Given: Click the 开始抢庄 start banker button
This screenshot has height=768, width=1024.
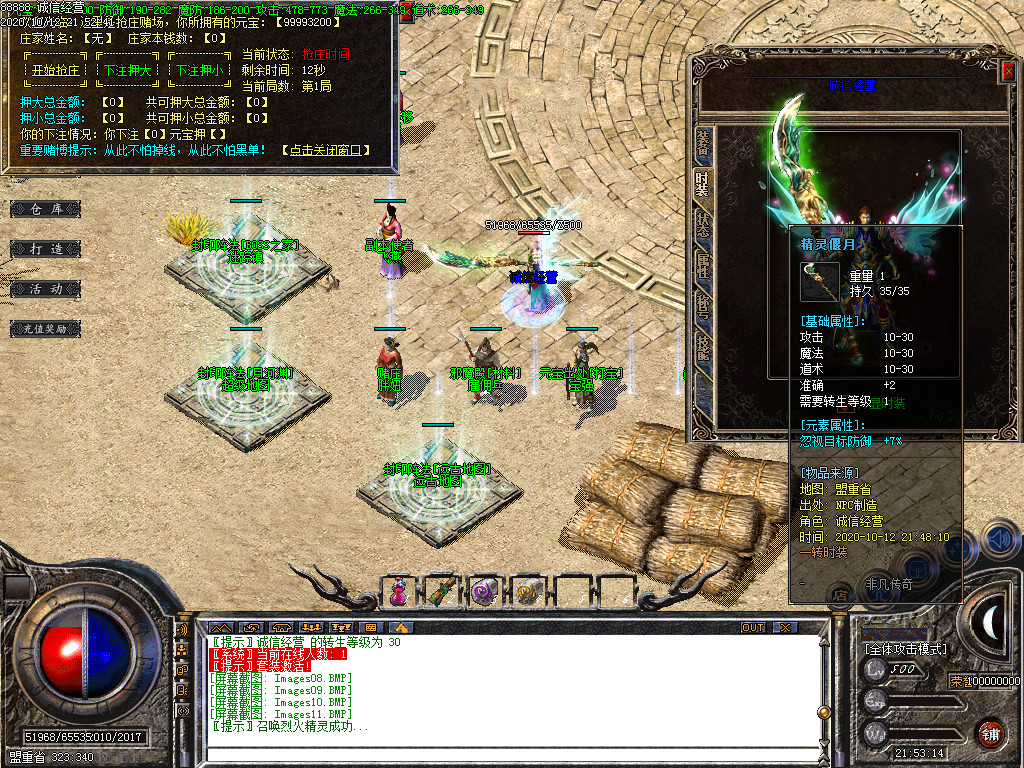Looking at the screenshot, I should pyautogui.click(x=56, y=71).
